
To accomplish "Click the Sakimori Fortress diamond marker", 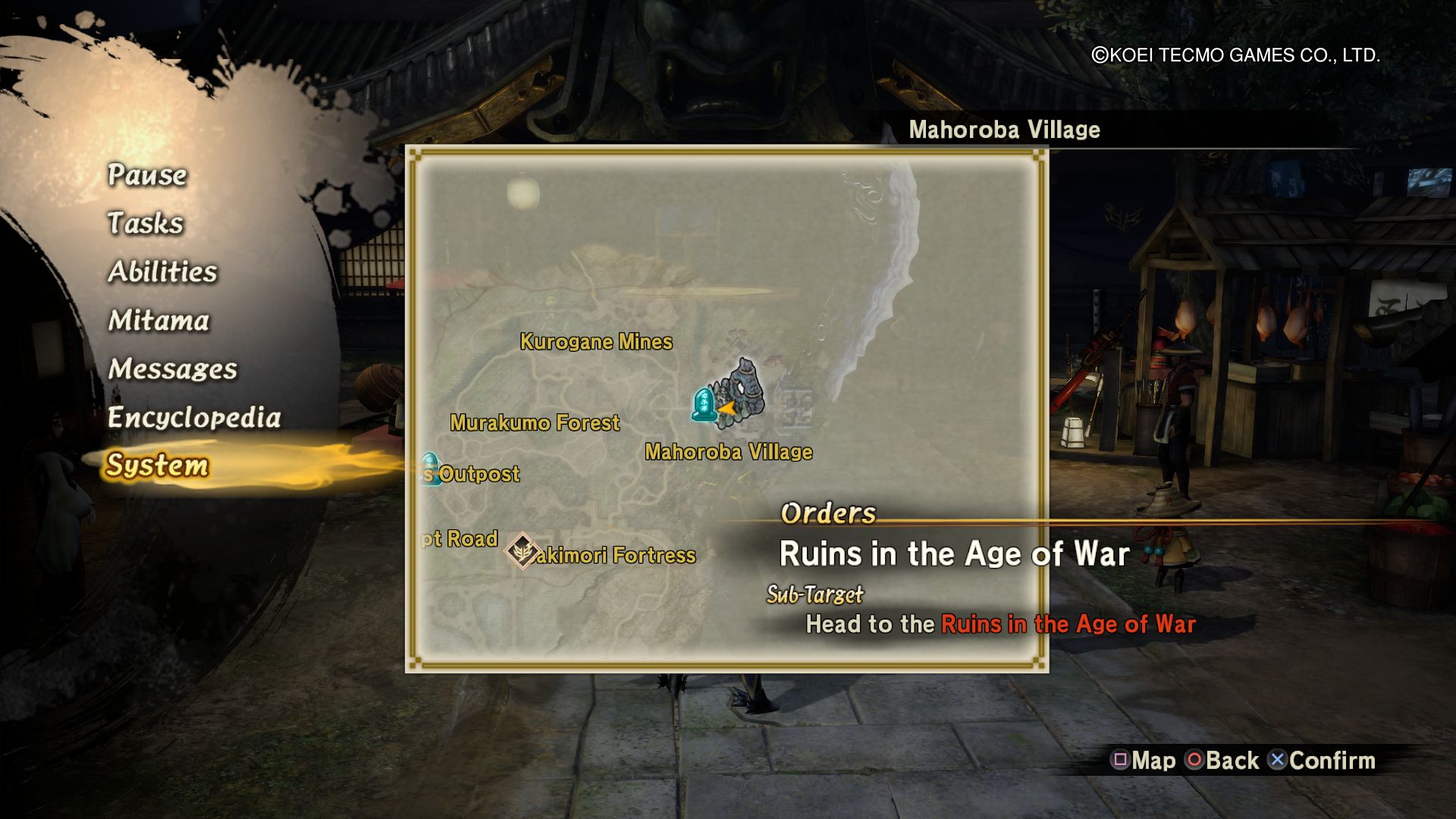I will (522, 551).
